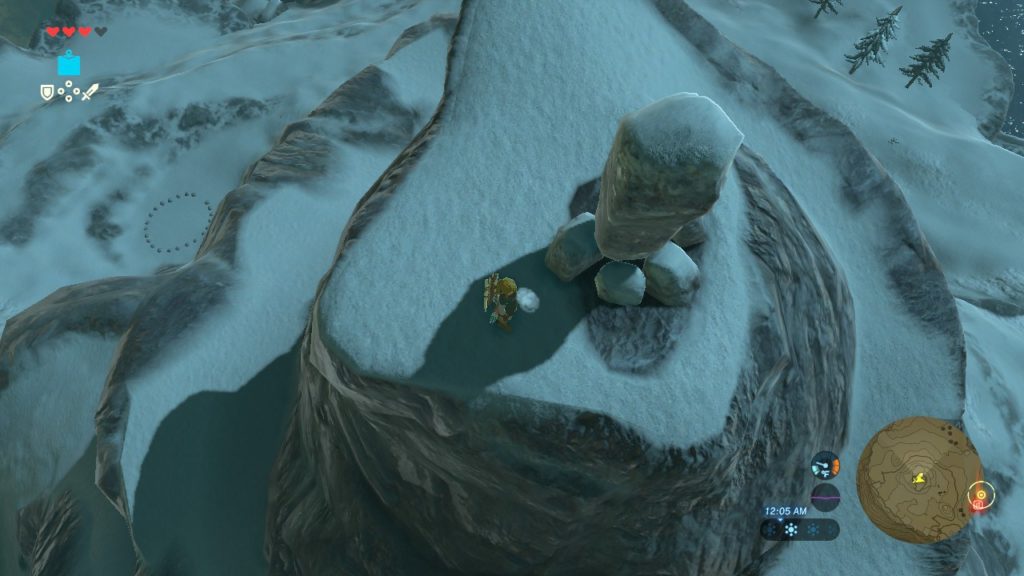
Task: Click the yellow player arrow on the minimap
Action: pyautogui.click(x=918, y=480)
